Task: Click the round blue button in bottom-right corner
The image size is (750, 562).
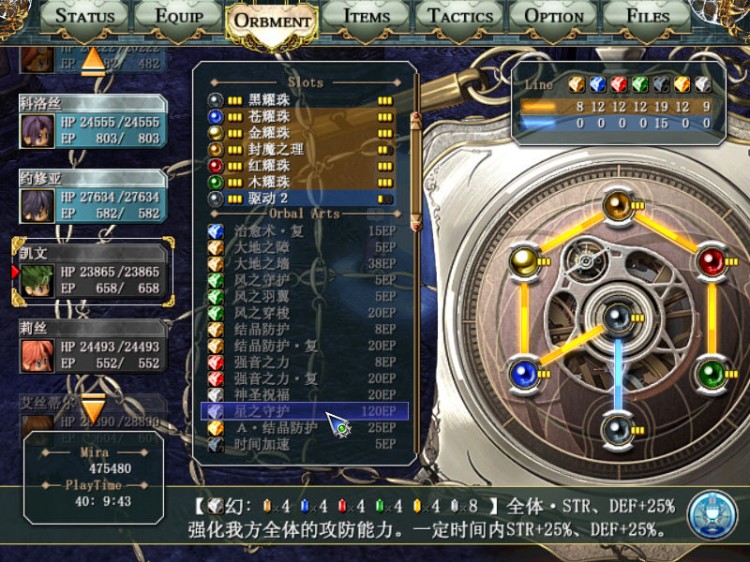Action: 712,510
